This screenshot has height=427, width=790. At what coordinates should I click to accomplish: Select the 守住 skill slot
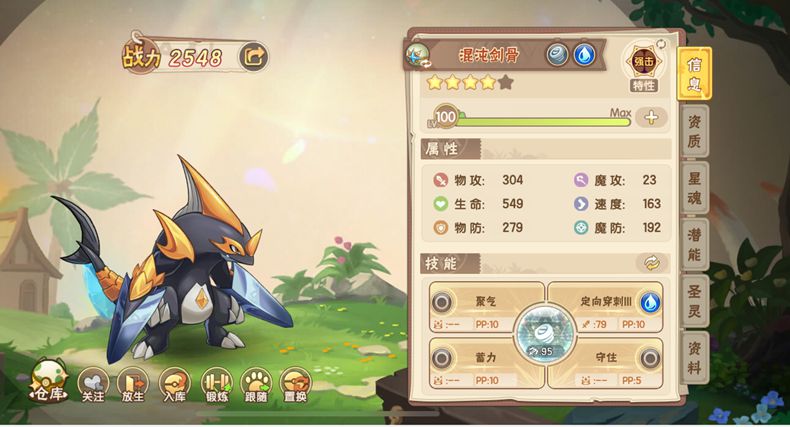(x=607, y=360)
